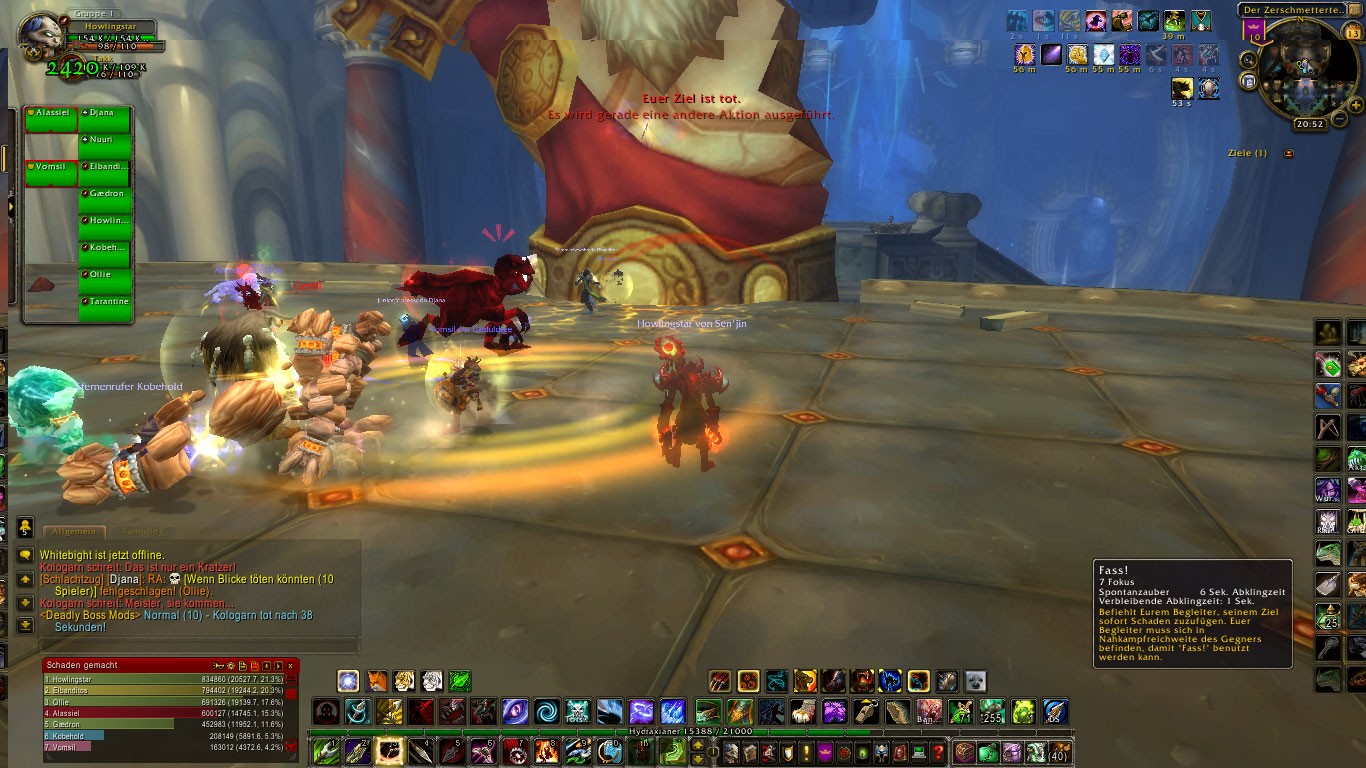This screenshot has width=1366, height=768.
Task: Activate the action bar slot numbered 1
Action: [326, 752]
